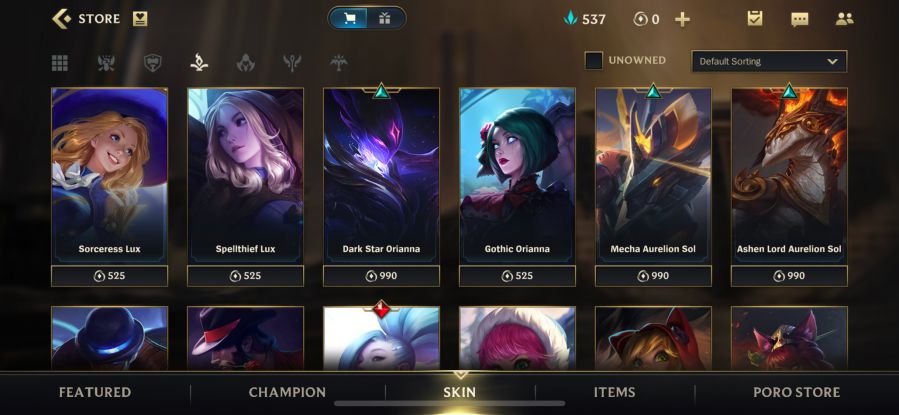The image size is (899, 415).
Task: Select the Spellthief Lux skin card
Action: tap(245, 175)
